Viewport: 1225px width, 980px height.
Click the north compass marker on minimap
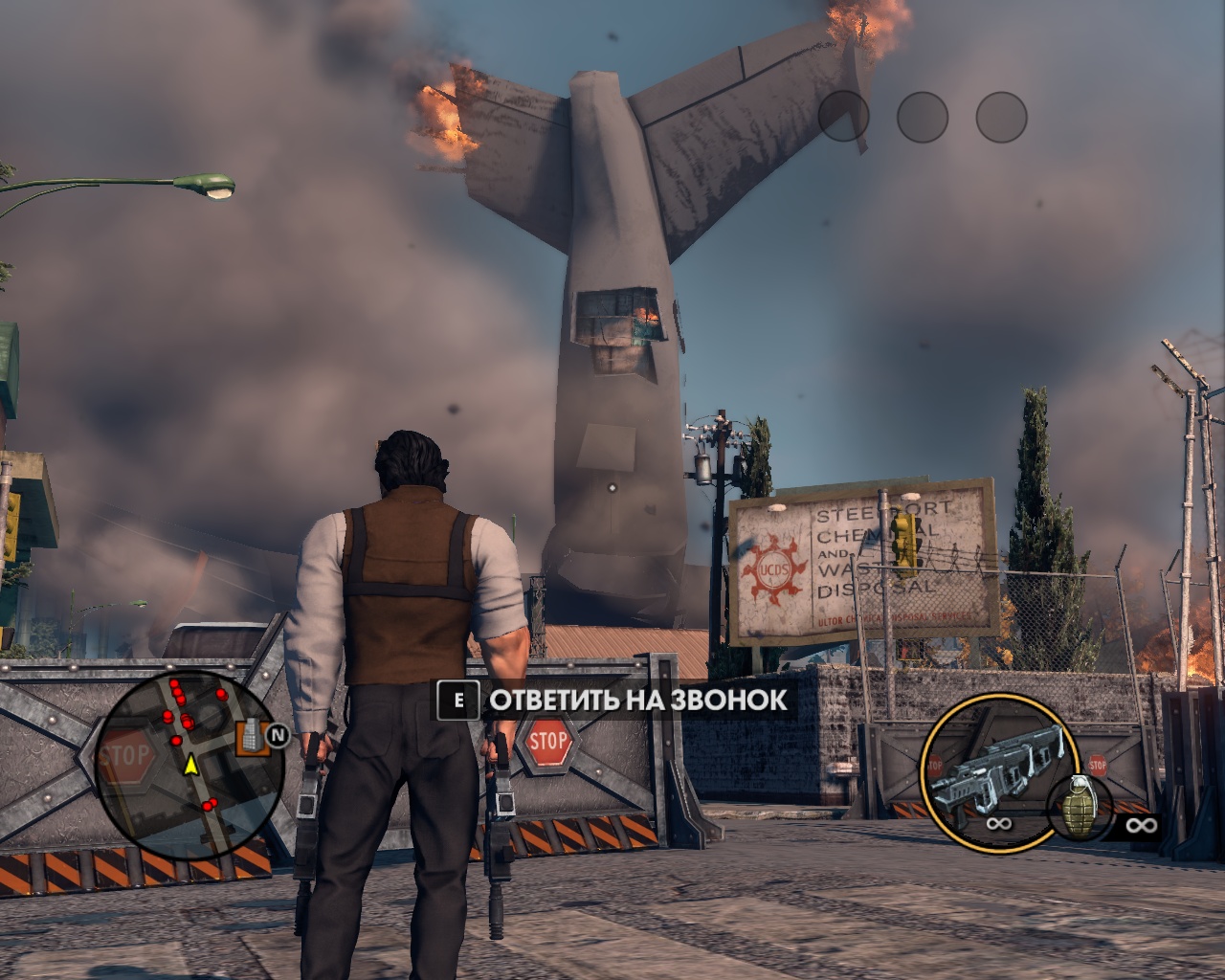tap(278, 735)
